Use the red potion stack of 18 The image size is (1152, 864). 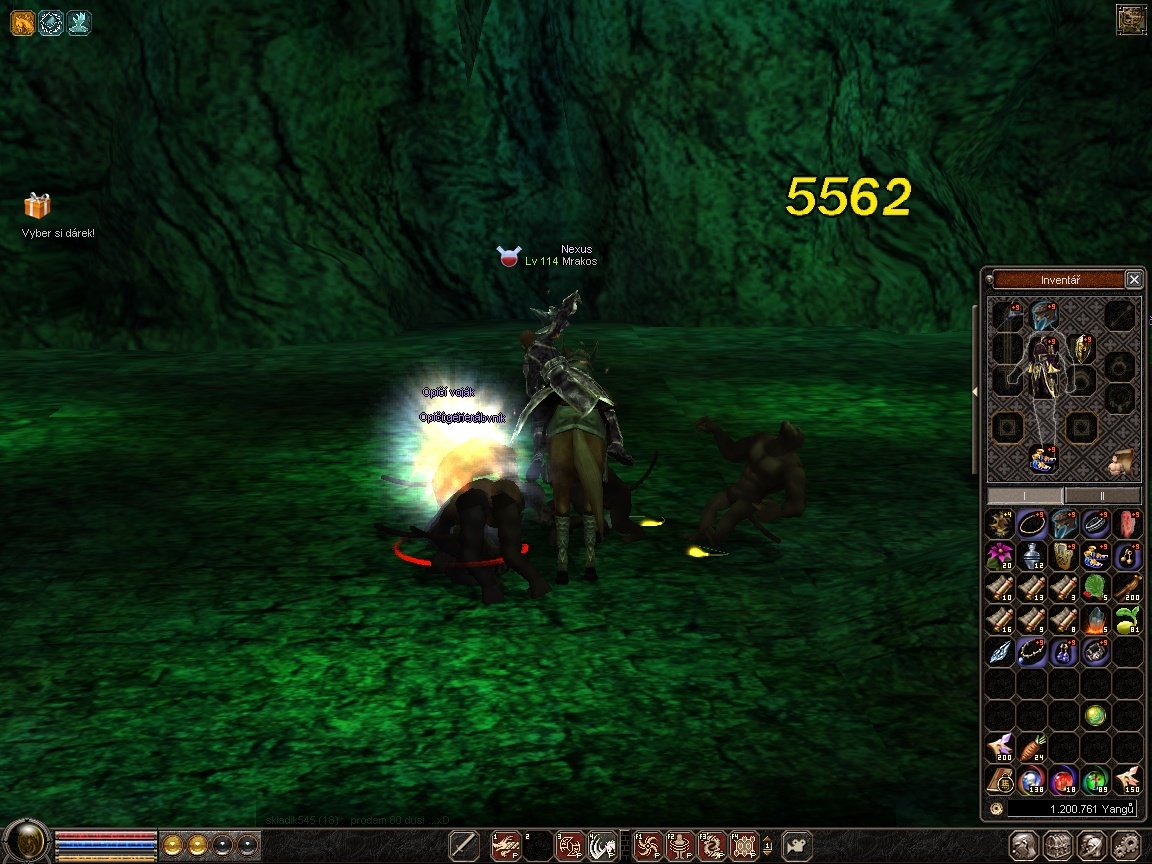[x=1064, y=779]
